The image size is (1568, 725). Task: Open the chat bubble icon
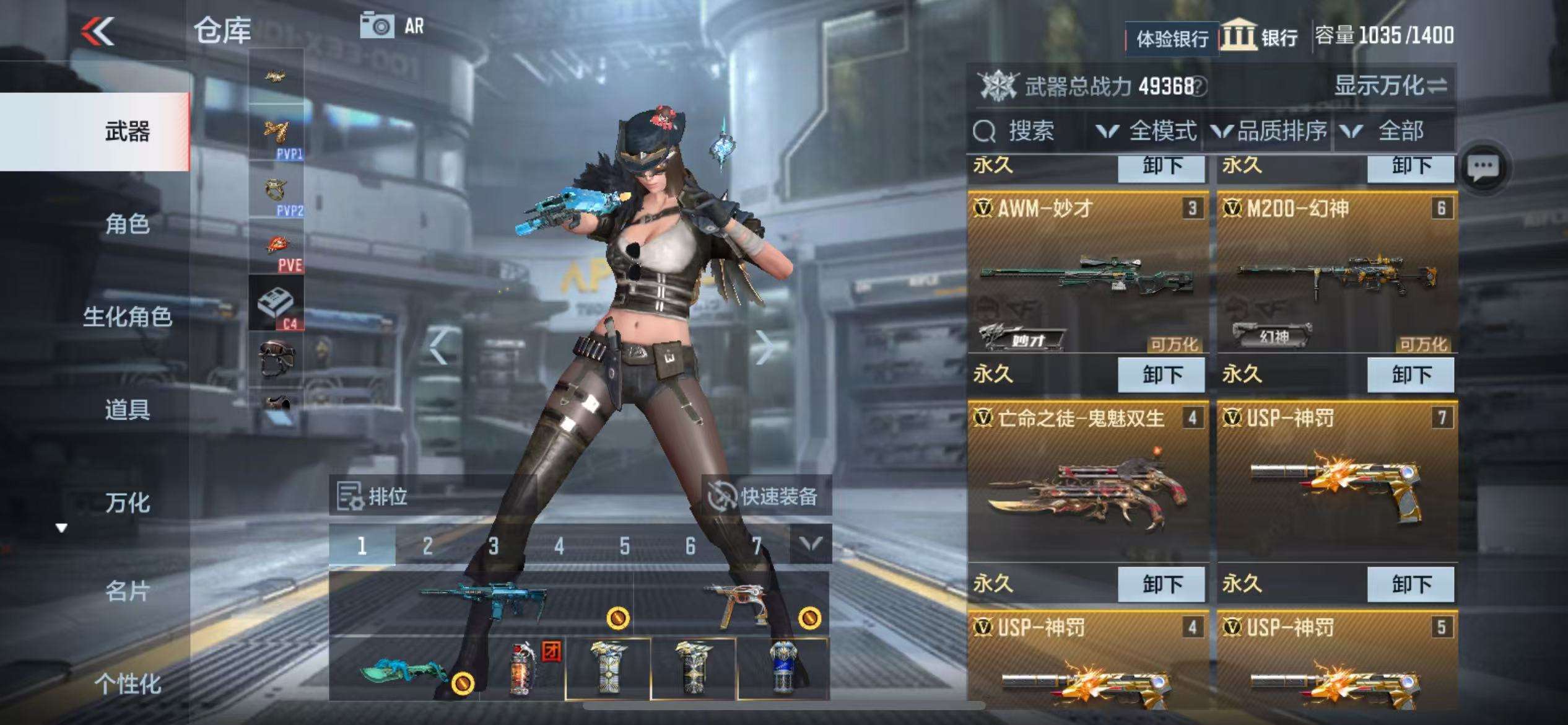click(x=1484, y=167)
